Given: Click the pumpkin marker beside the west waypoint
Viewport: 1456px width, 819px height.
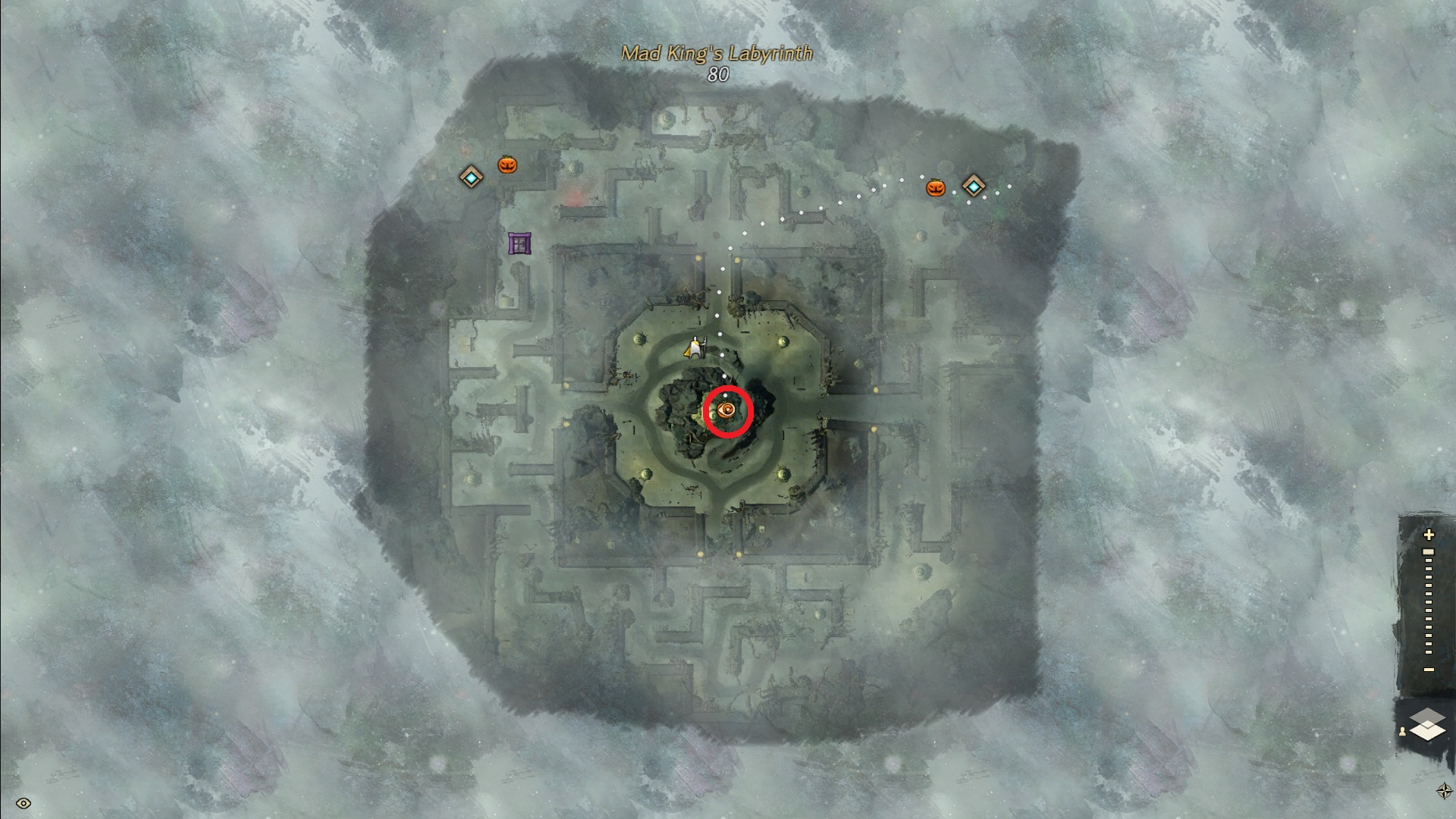Looking at the screenshot, I should point(507,164).
